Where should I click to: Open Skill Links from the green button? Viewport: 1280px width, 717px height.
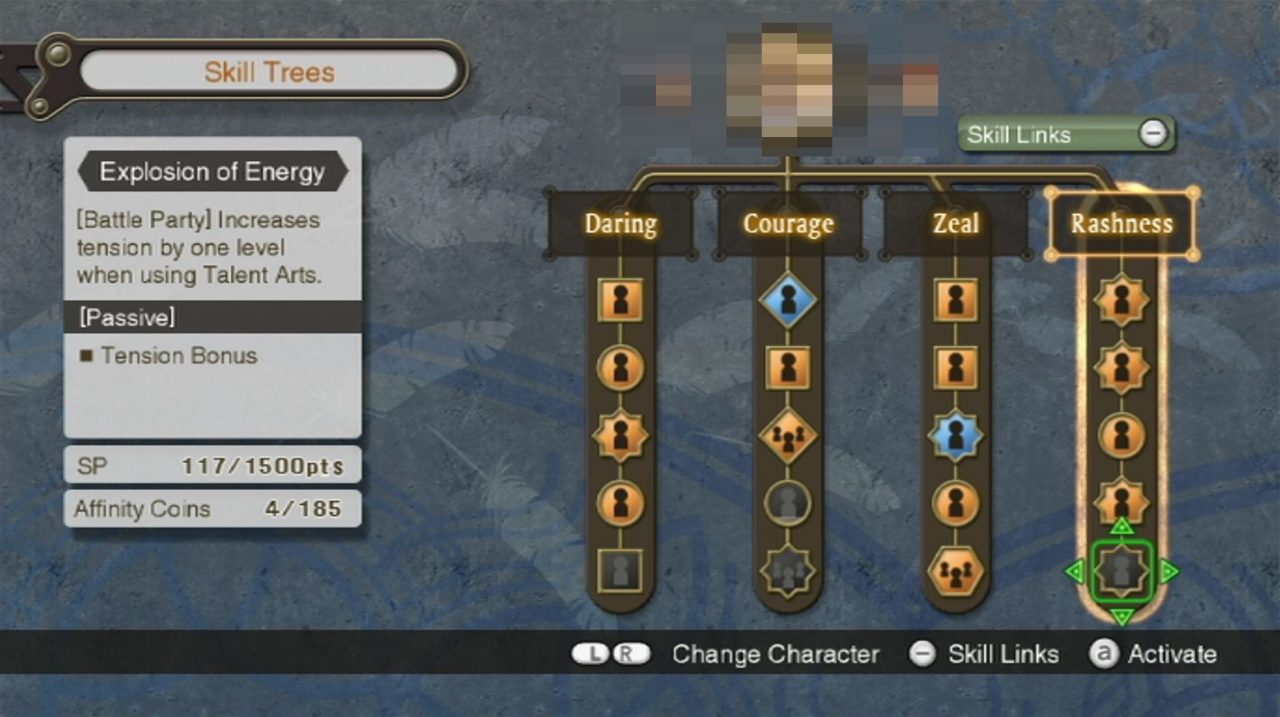(x=1066, y=134)
